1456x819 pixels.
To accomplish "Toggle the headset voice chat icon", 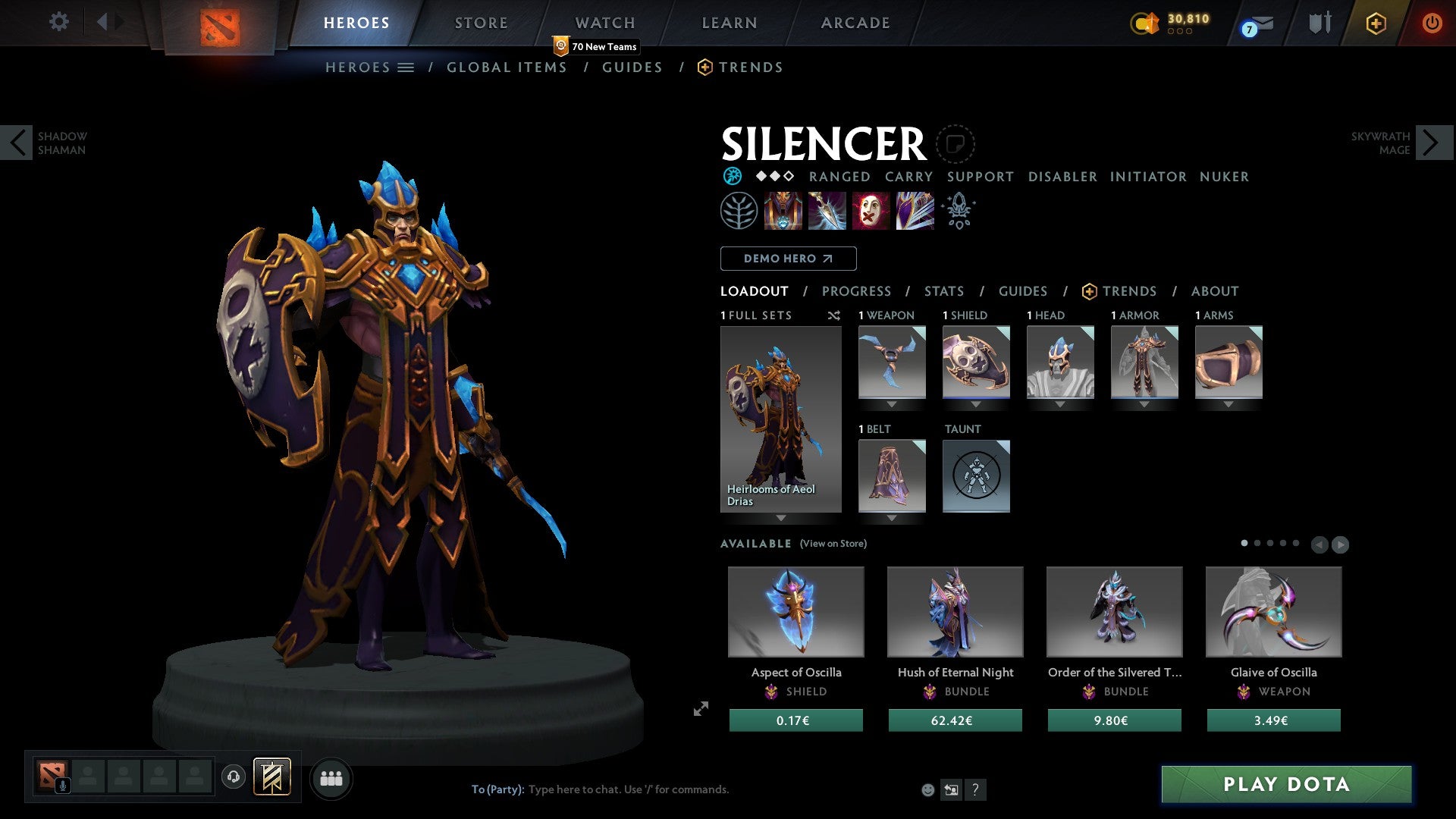I will [235, 778].
